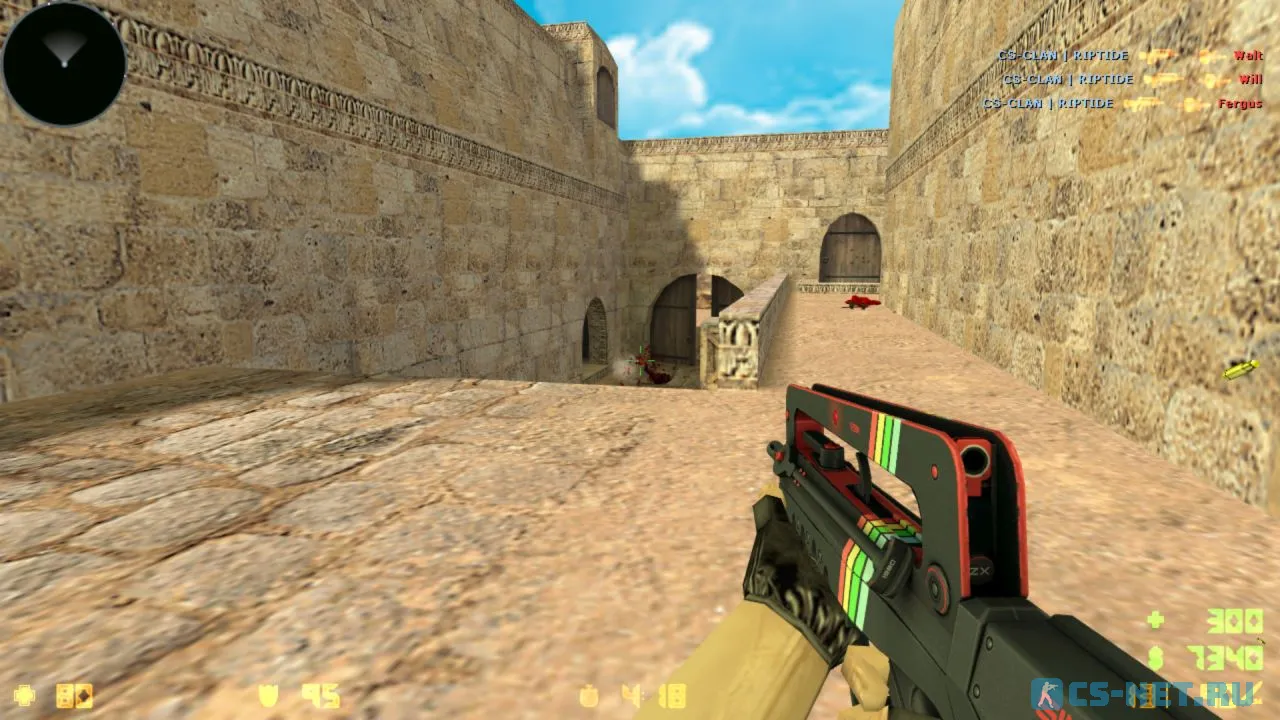Click the knife pickup icon near the watermark

coord(1239,368)
